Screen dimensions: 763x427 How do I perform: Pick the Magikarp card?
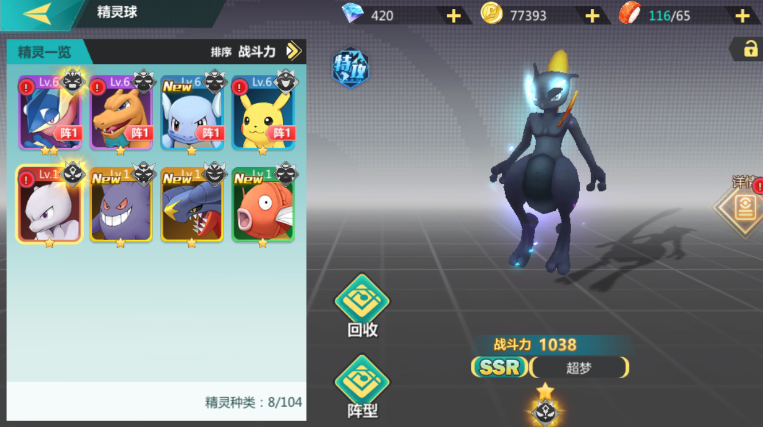[x=263, y=204]
